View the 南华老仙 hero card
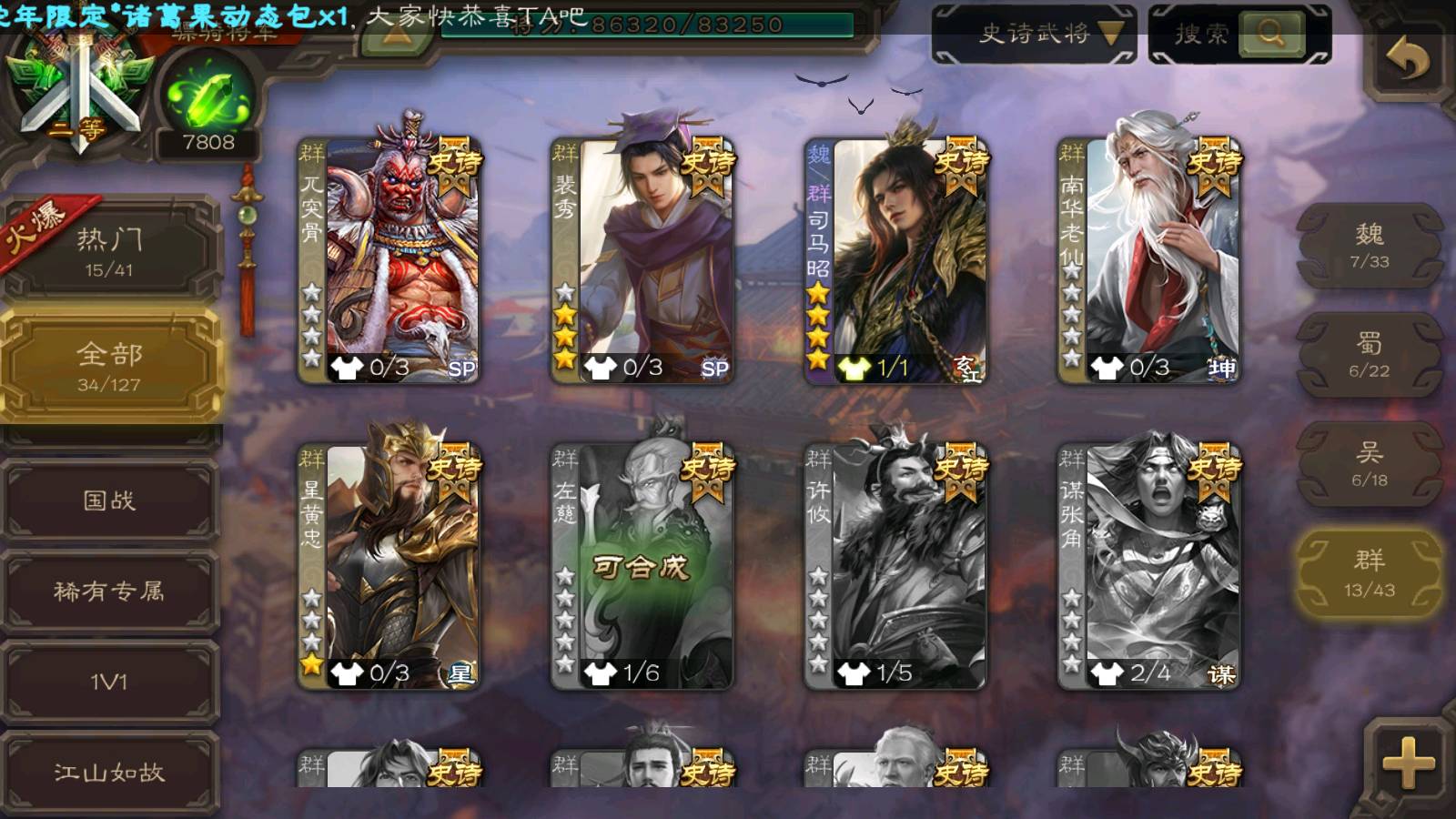Image resolution: width=1456 pixels, height=819 pixels. (x=1149, y=259)
